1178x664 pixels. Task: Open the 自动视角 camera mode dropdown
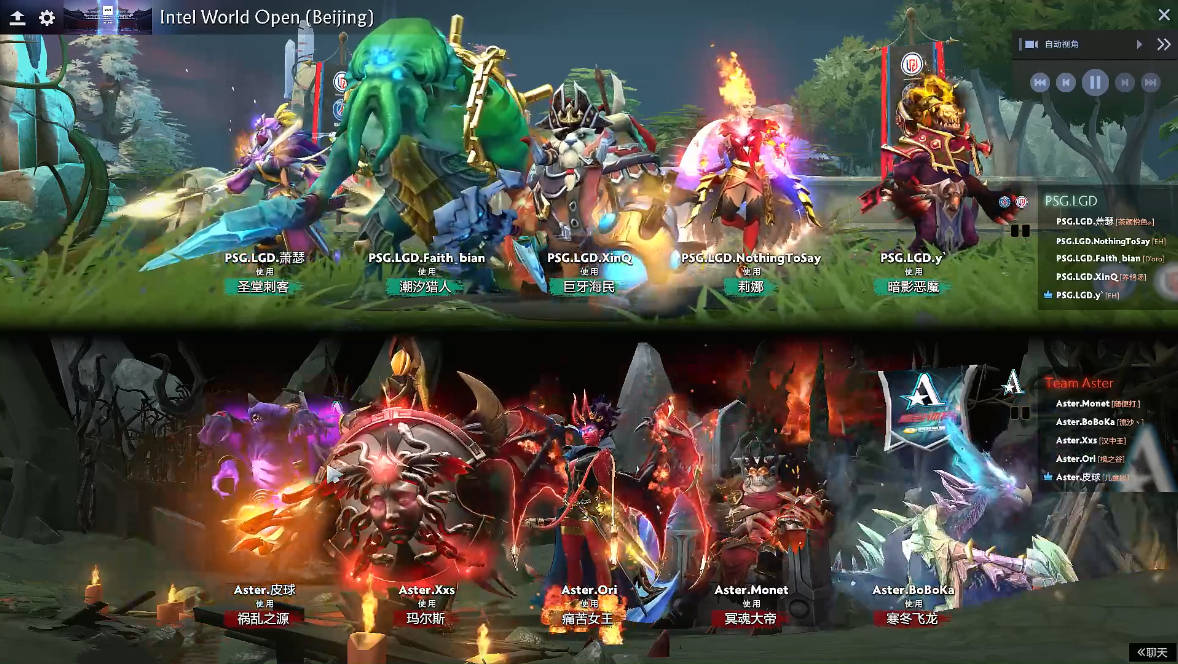1138,45
